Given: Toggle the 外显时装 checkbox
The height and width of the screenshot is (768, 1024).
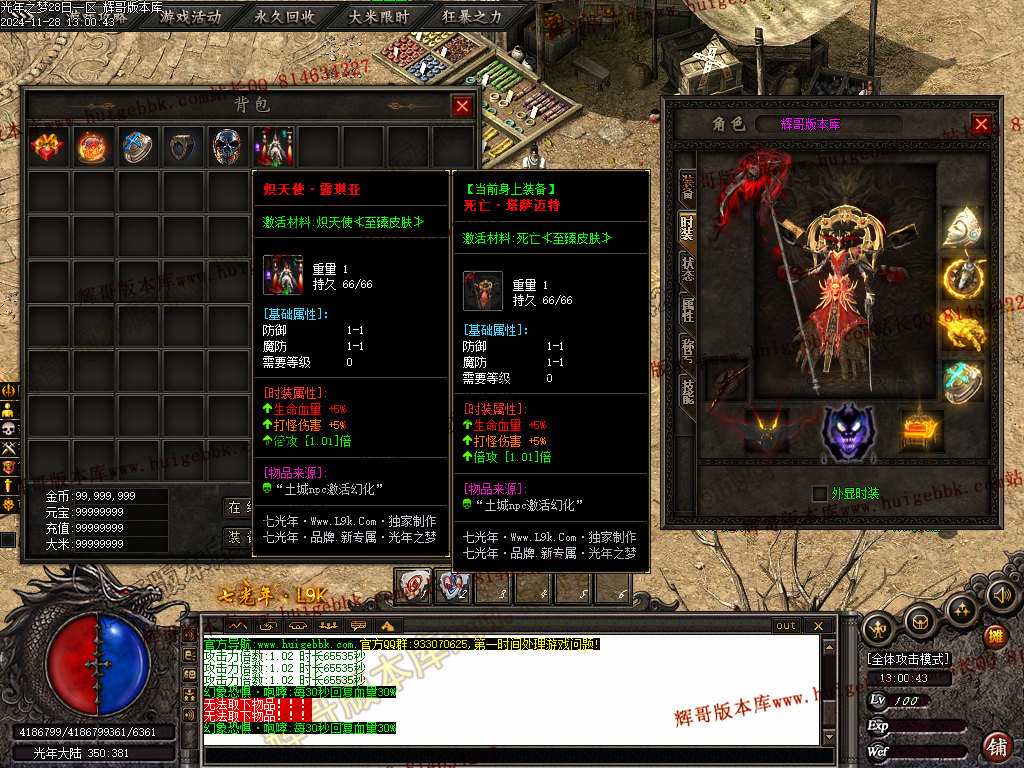Looking at the screenshot, I should (821, 493).
